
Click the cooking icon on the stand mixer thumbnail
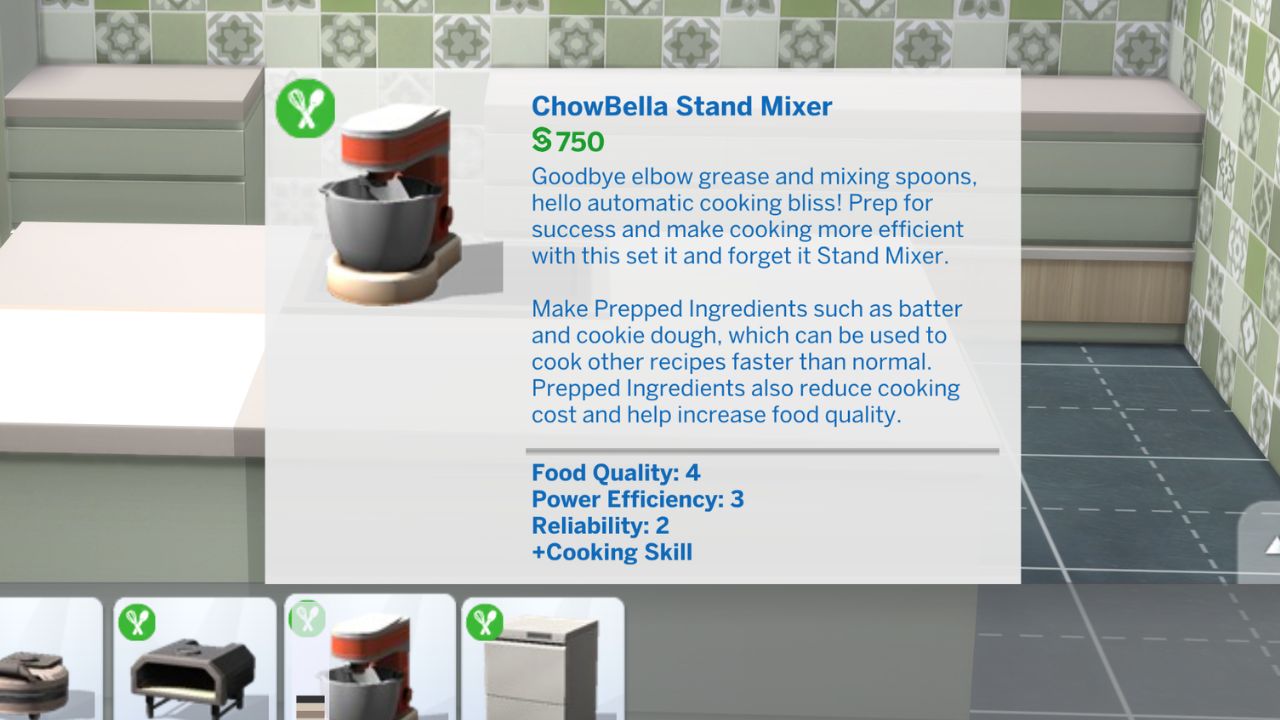310,620
